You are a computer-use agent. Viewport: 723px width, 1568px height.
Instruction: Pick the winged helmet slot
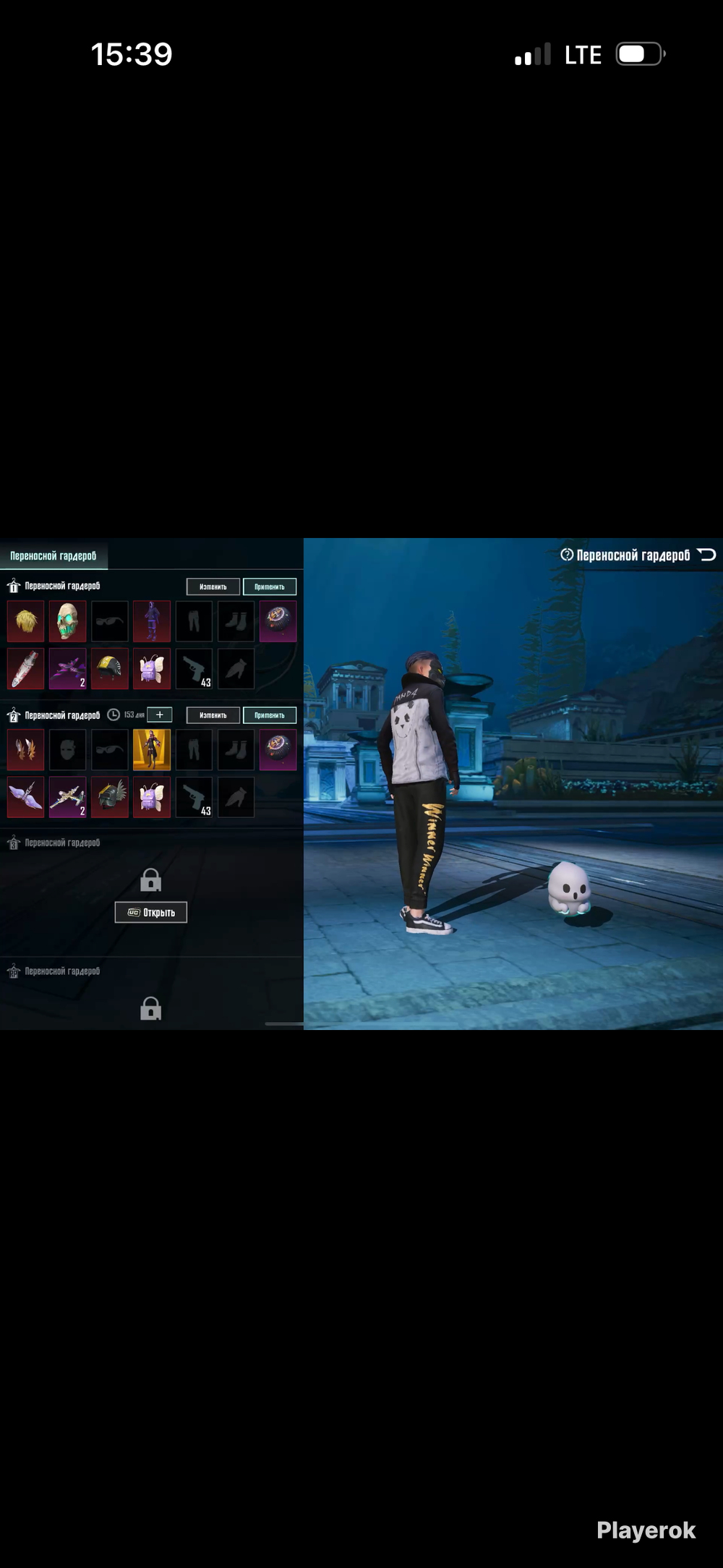click(110, 797)
